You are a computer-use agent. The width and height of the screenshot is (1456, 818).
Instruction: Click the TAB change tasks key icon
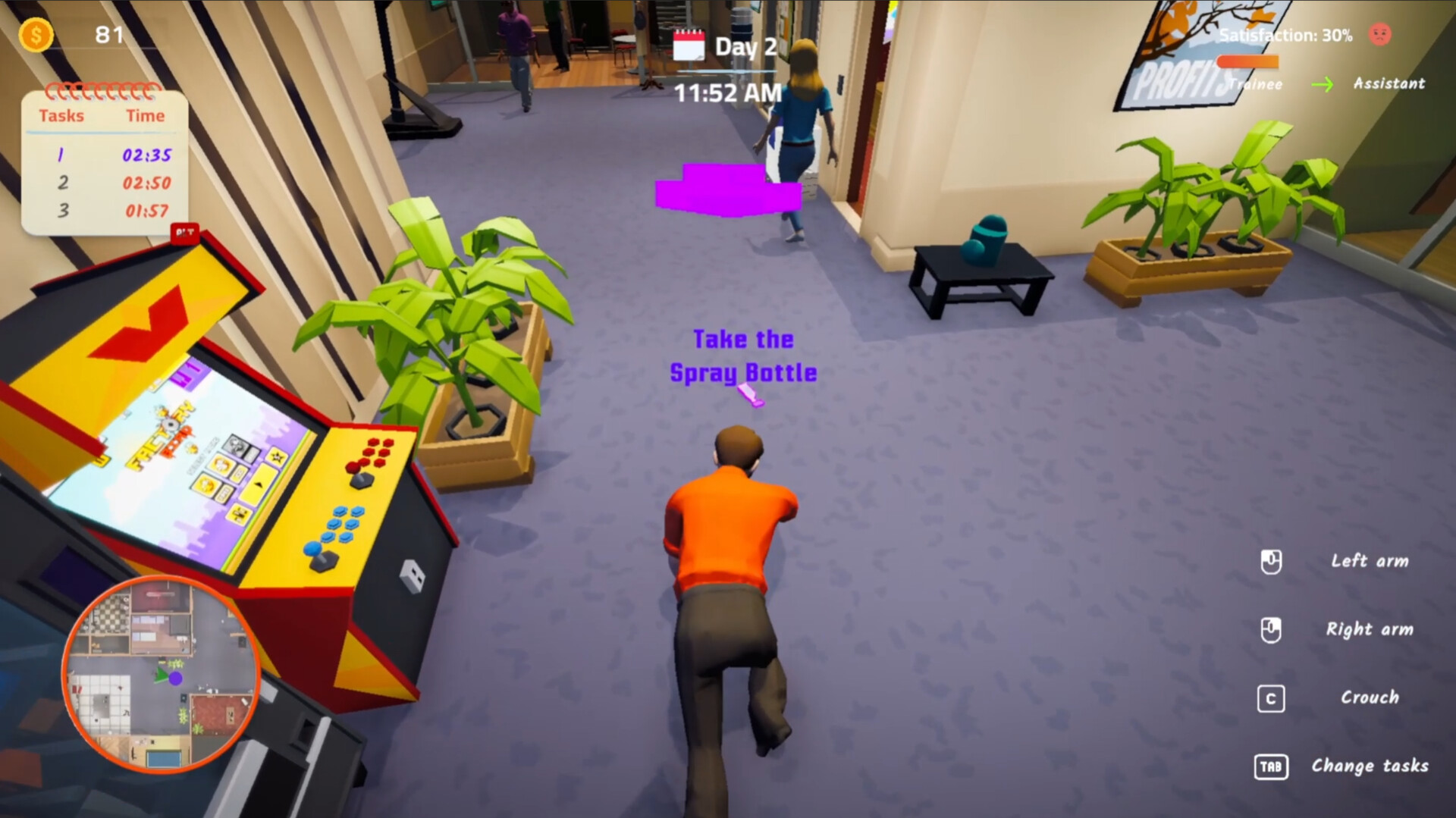[x=1271, y=766]
